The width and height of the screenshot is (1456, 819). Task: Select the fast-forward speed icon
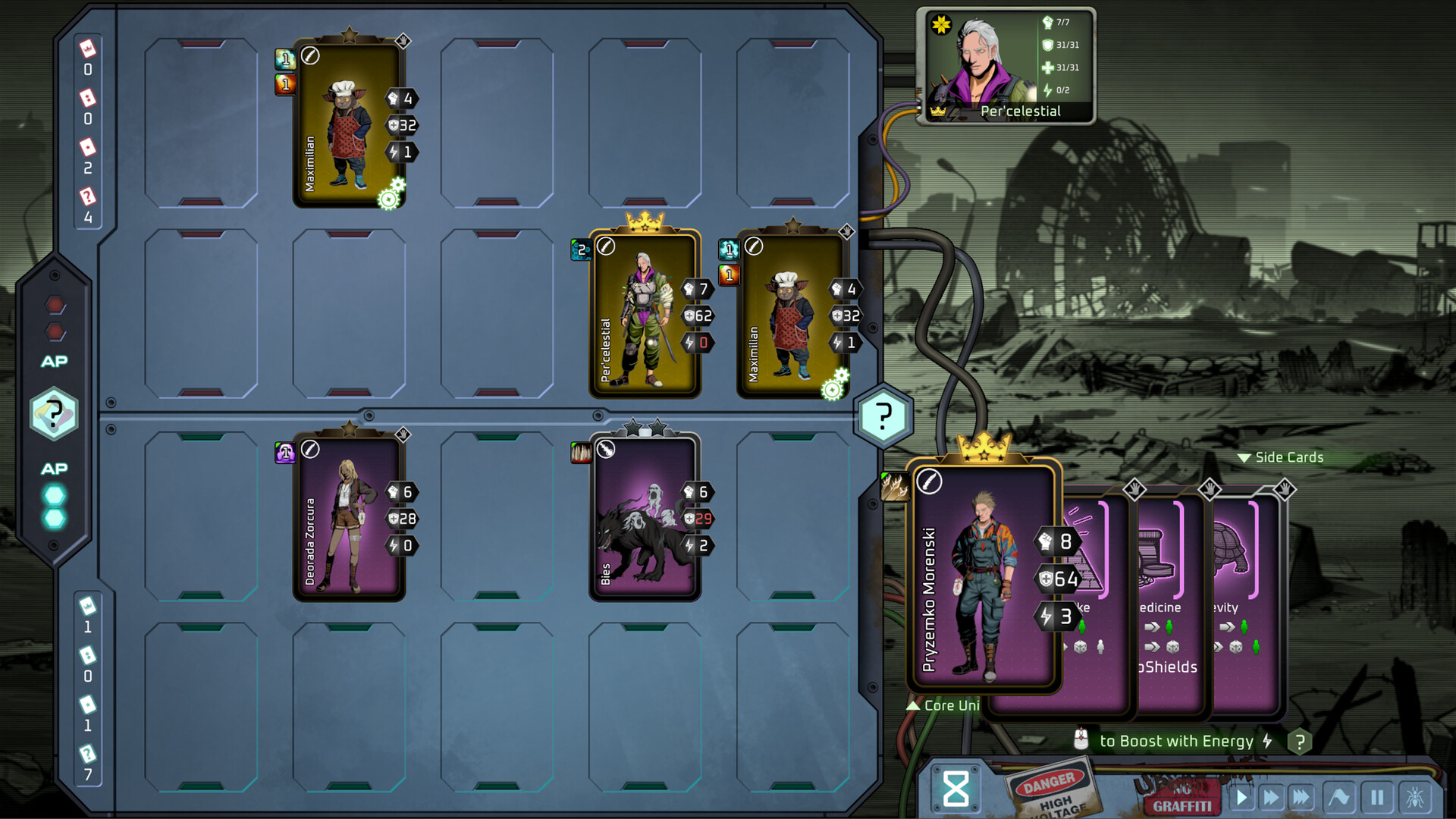1271,796
